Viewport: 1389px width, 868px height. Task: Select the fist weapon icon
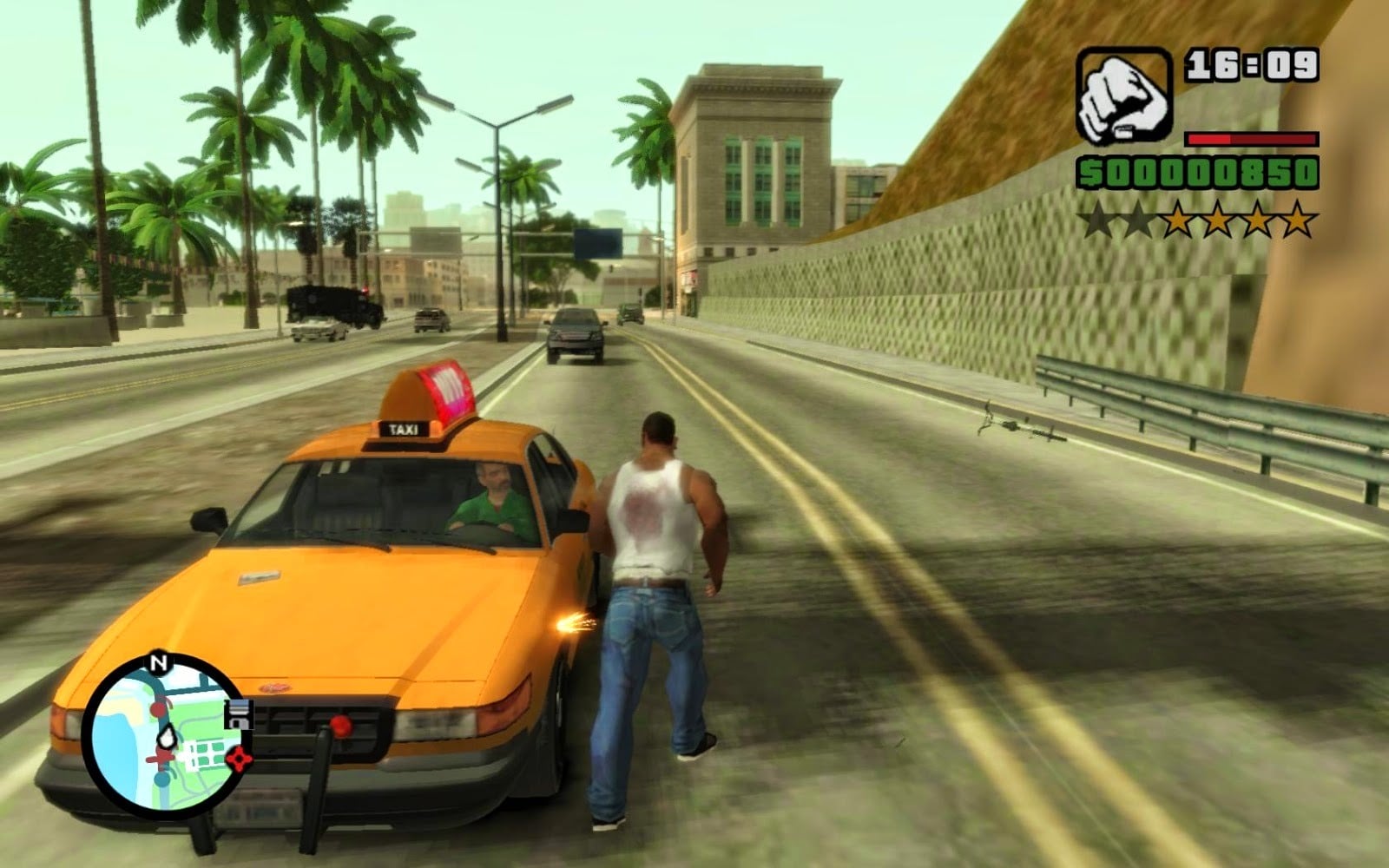coord(1123,95)
